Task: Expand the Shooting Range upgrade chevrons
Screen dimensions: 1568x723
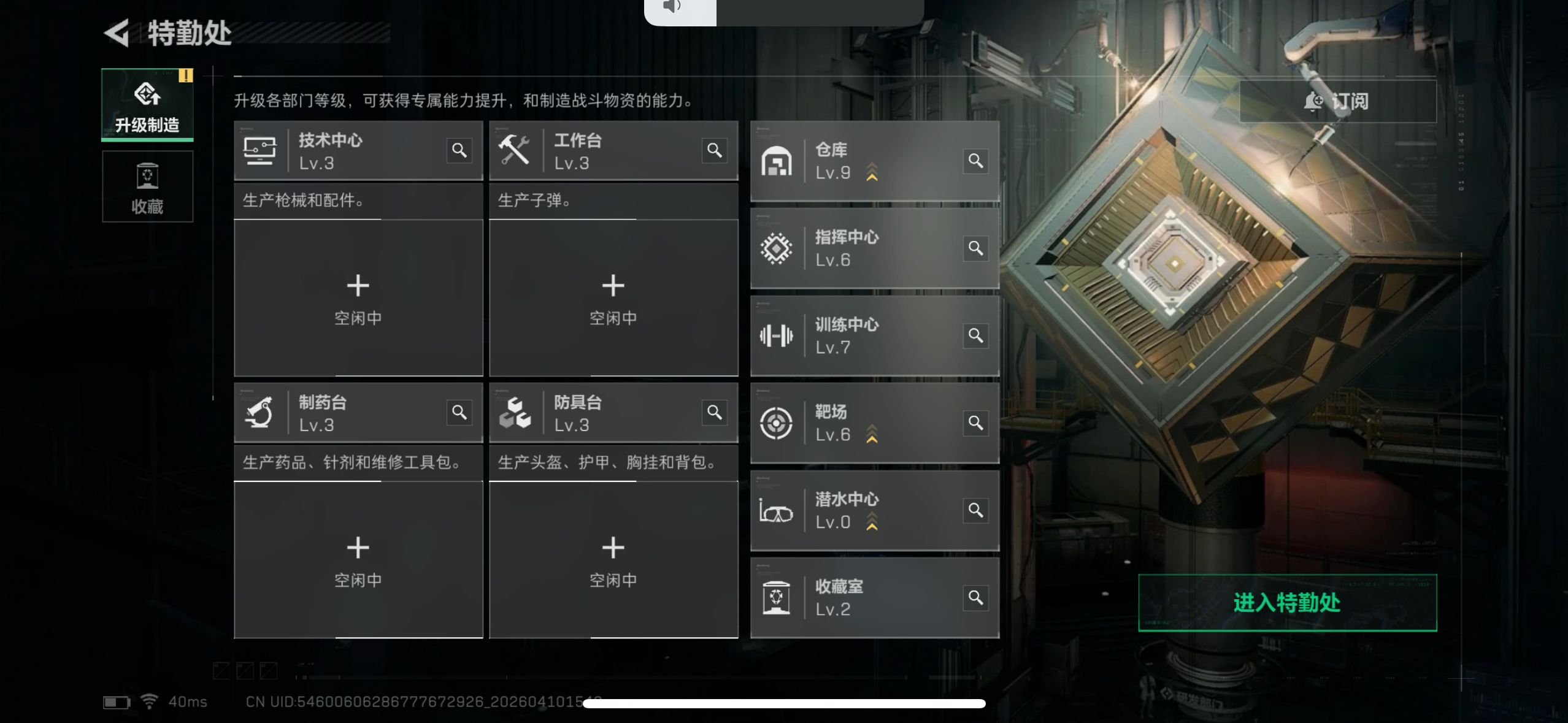Action: [x=872, y=434]
